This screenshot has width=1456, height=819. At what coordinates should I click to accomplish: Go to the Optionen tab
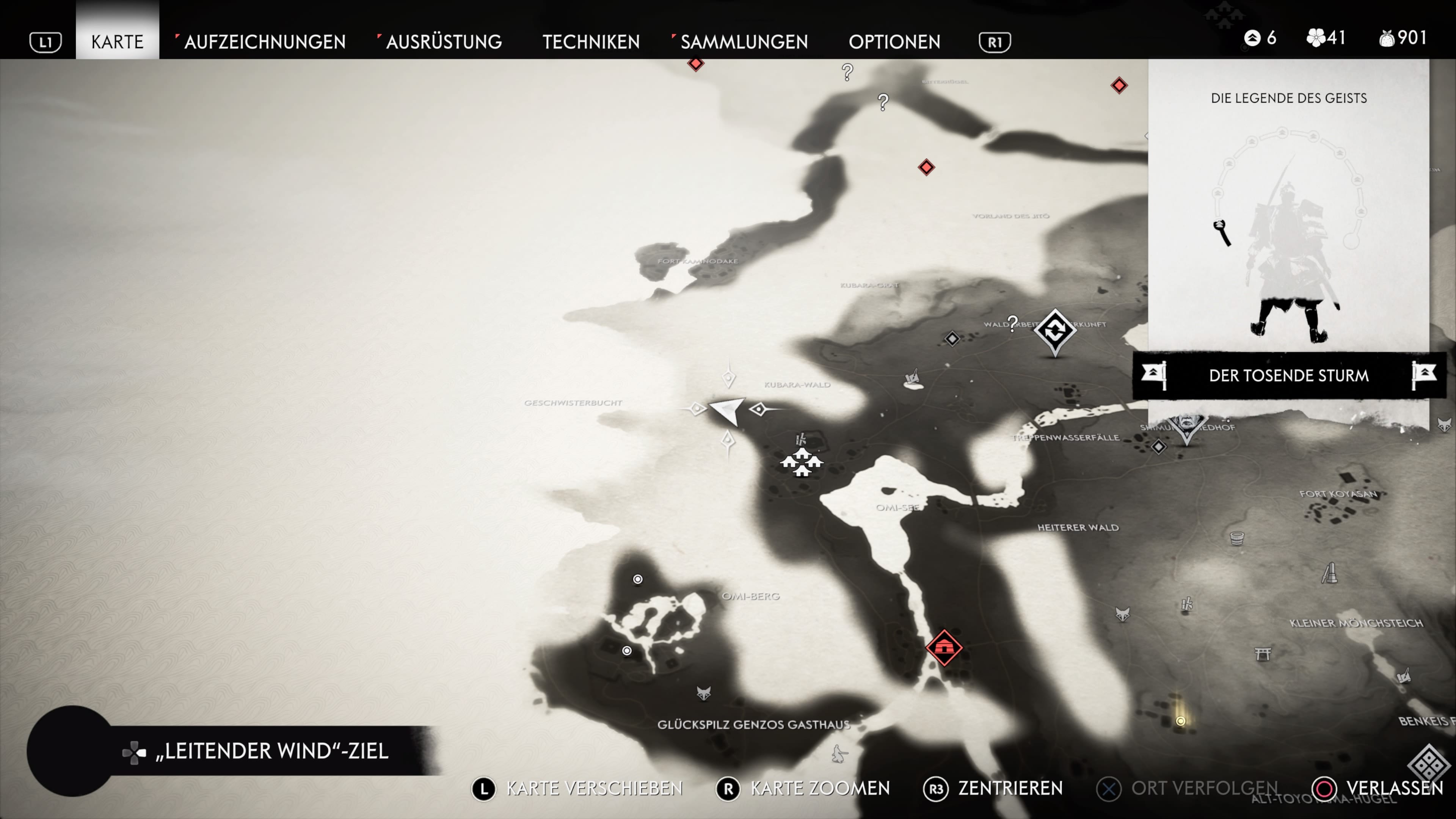point(894,41)
